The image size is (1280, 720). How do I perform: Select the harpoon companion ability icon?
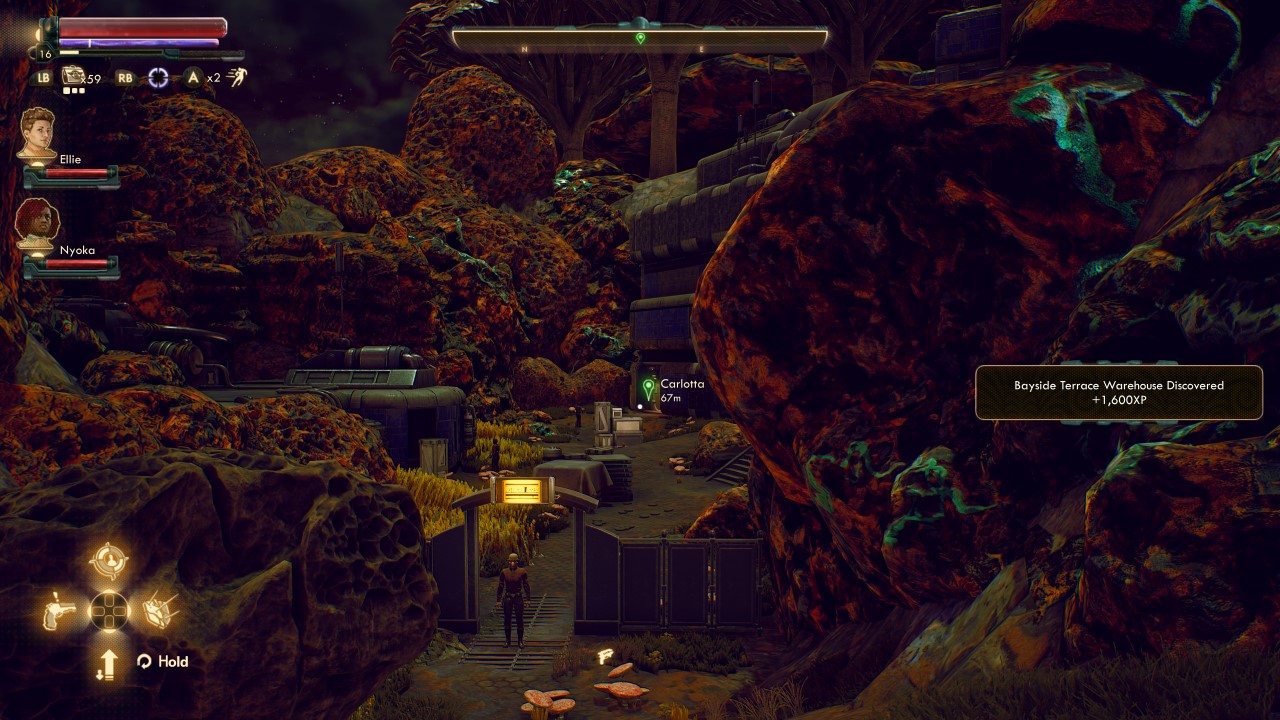click(x=159, y=609)
